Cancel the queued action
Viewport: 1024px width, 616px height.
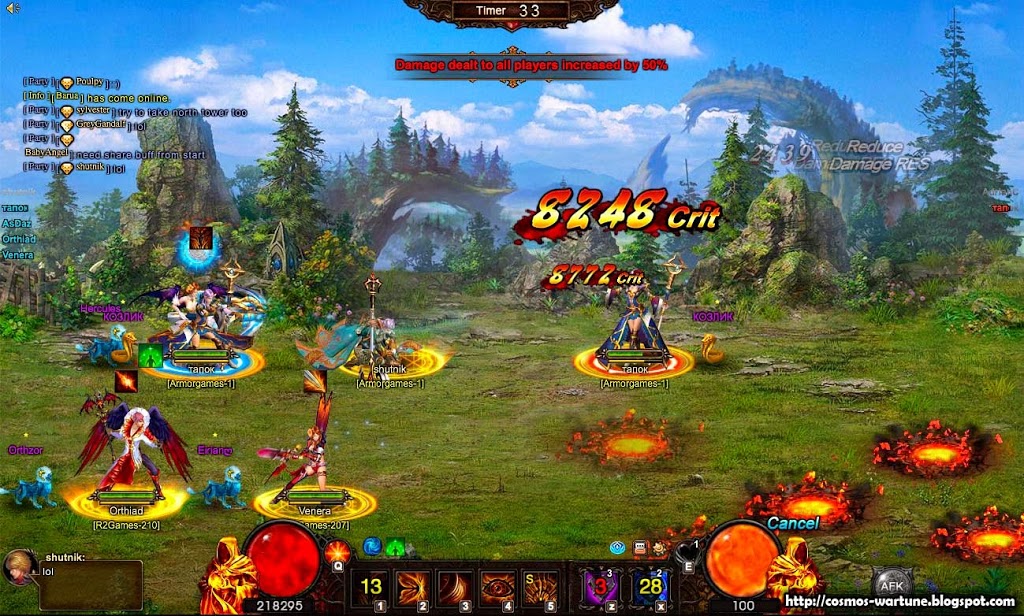point(792,523)
